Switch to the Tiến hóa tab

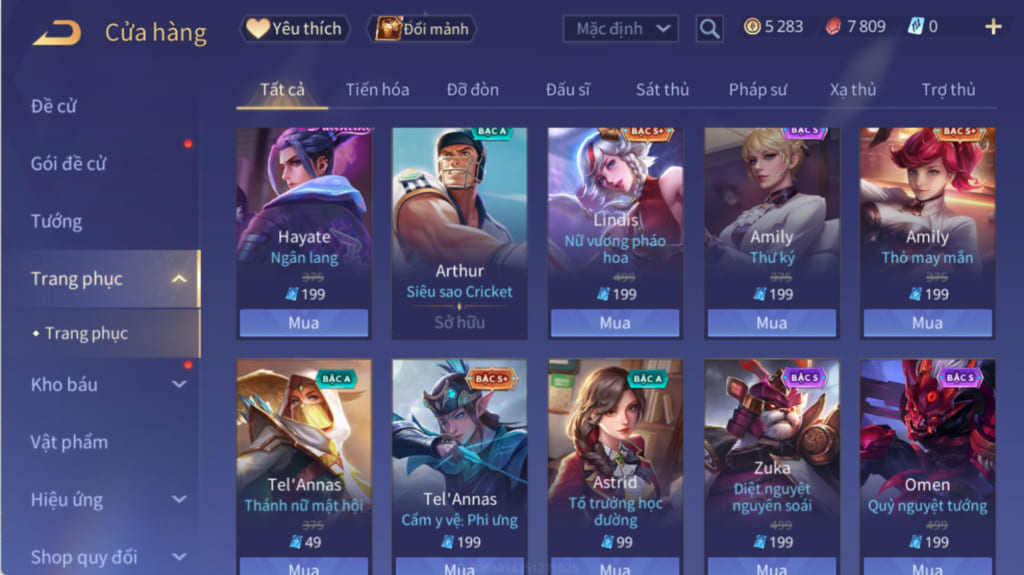(377, 90)
